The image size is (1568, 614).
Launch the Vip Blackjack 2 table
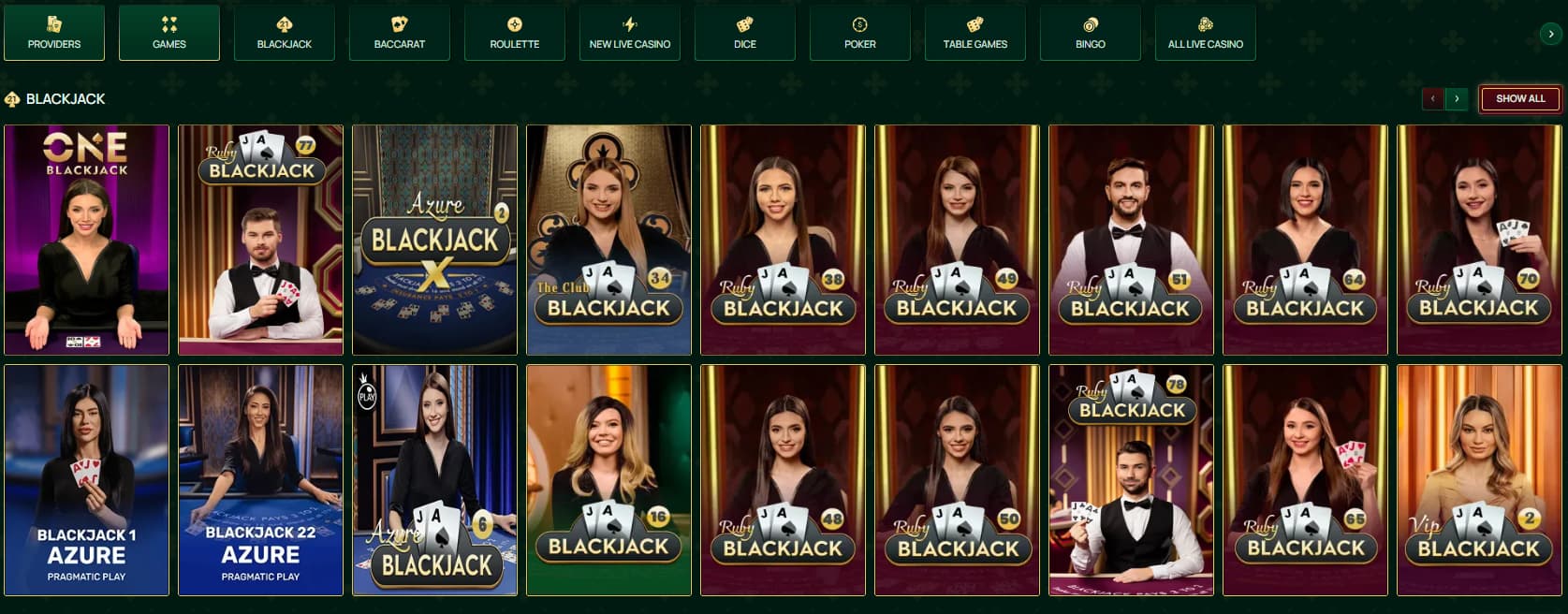tap(1479, 479)
